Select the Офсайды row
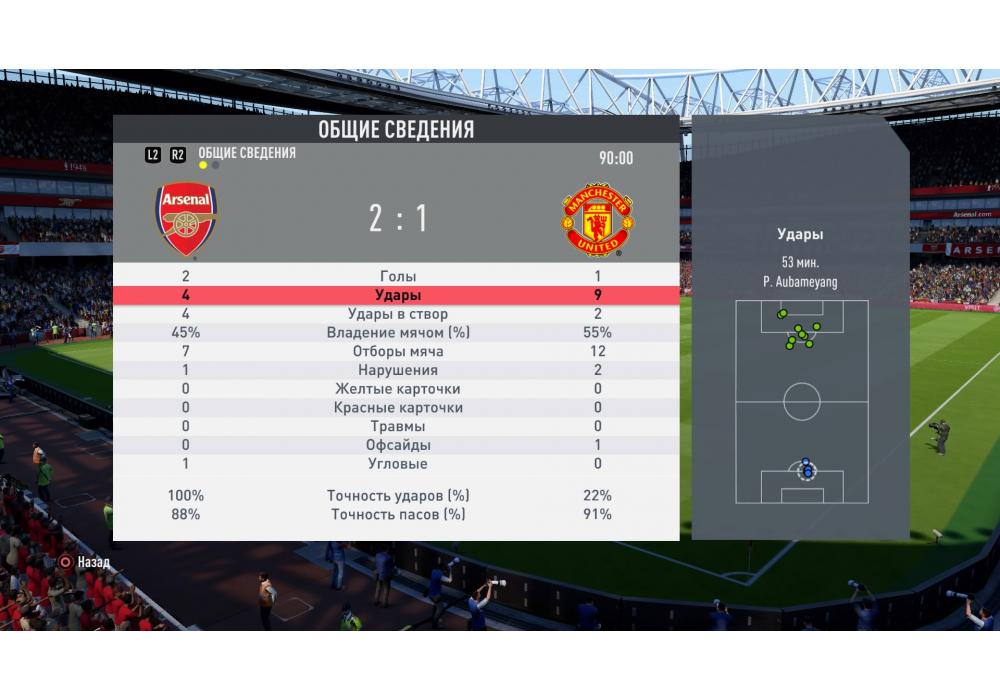The width and height of the screenshot is (1000, 700). point(398,445)
